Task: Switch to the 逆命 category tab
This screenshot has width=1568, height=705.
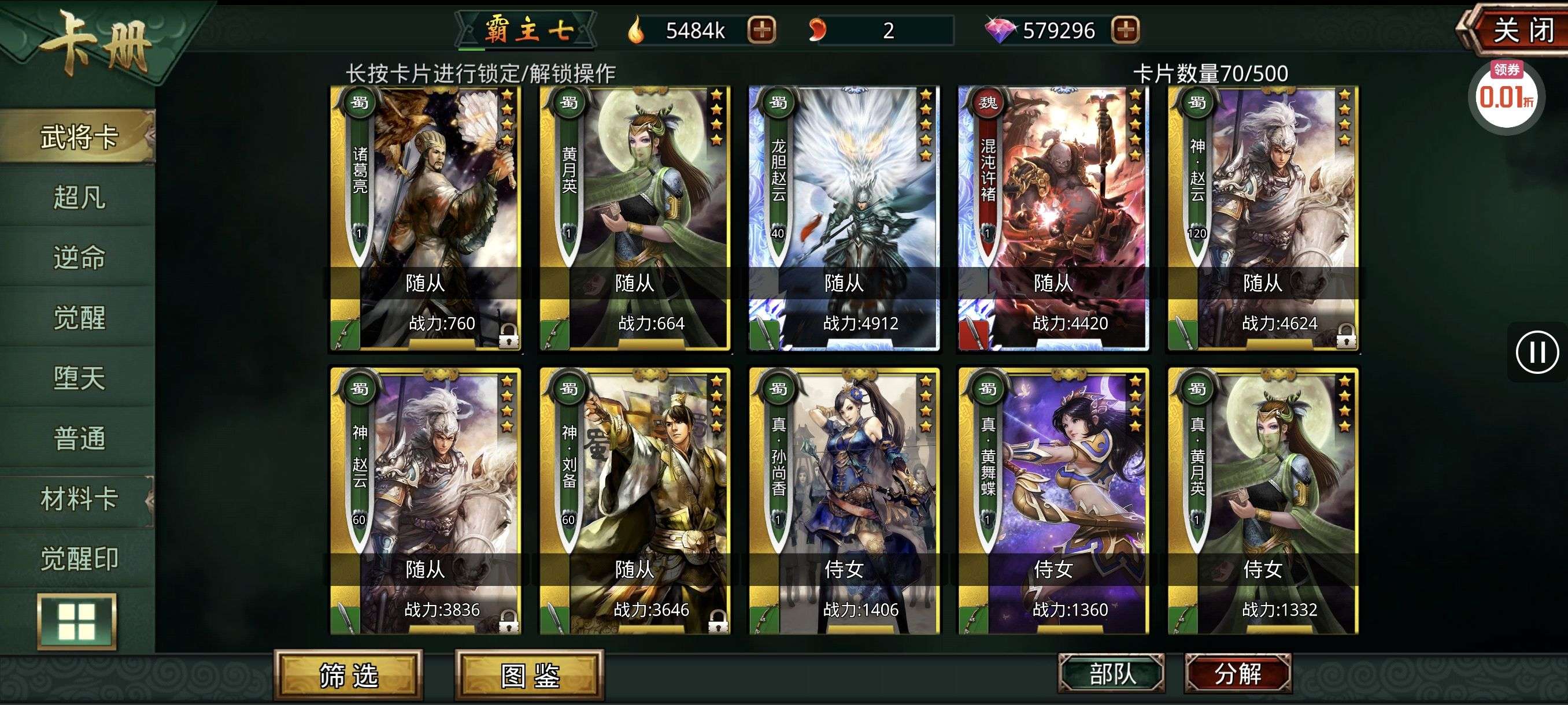Action: (79, 257)
